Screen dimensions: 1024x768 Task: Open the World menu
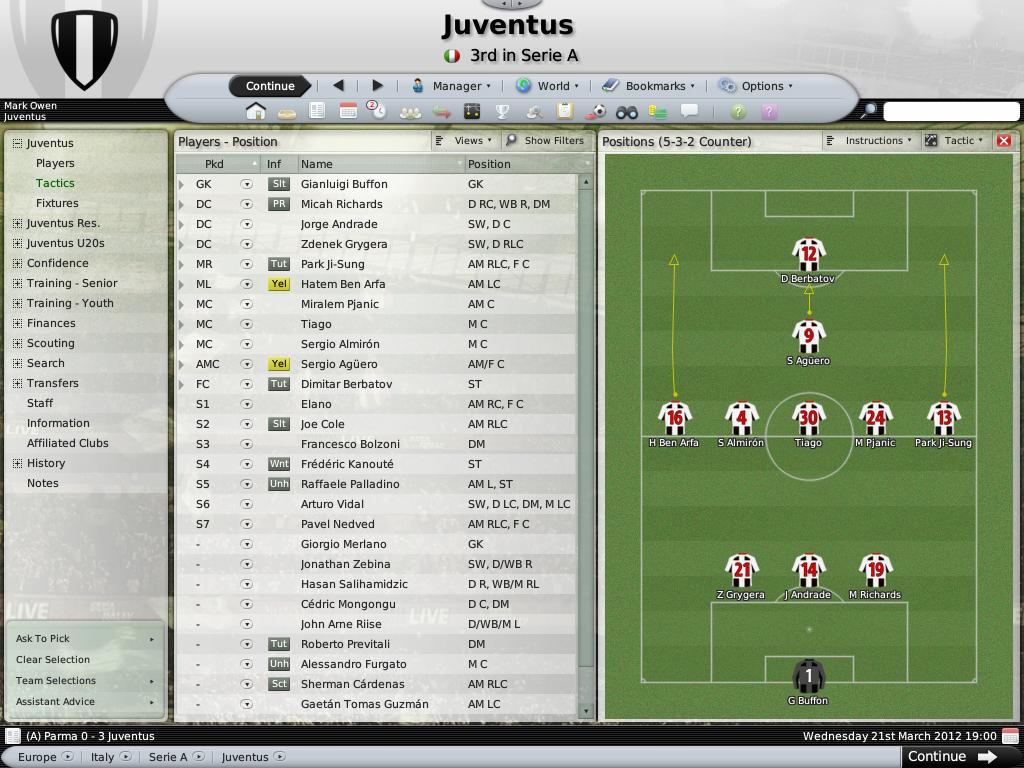546,86
